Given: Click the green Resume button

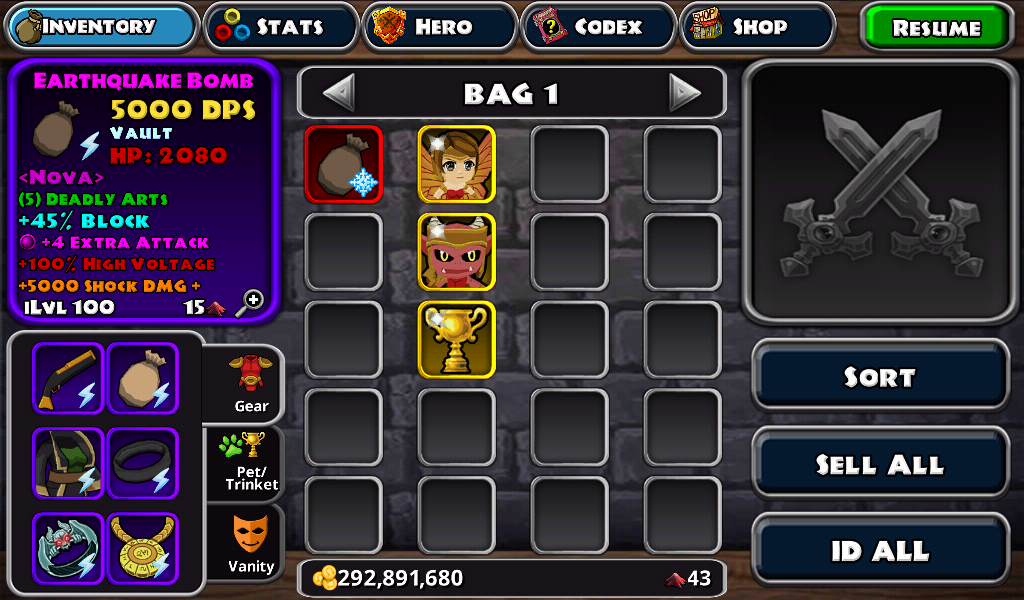Looking at the screenshot, I should point(936,28).
